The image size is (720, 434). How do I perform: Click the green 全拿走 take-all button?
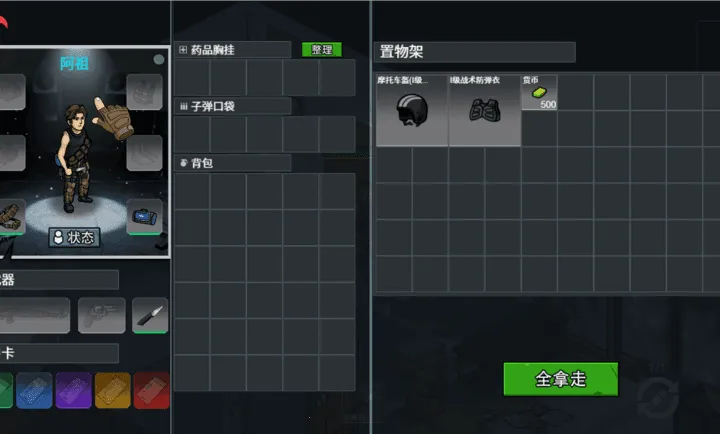point(560,379)
